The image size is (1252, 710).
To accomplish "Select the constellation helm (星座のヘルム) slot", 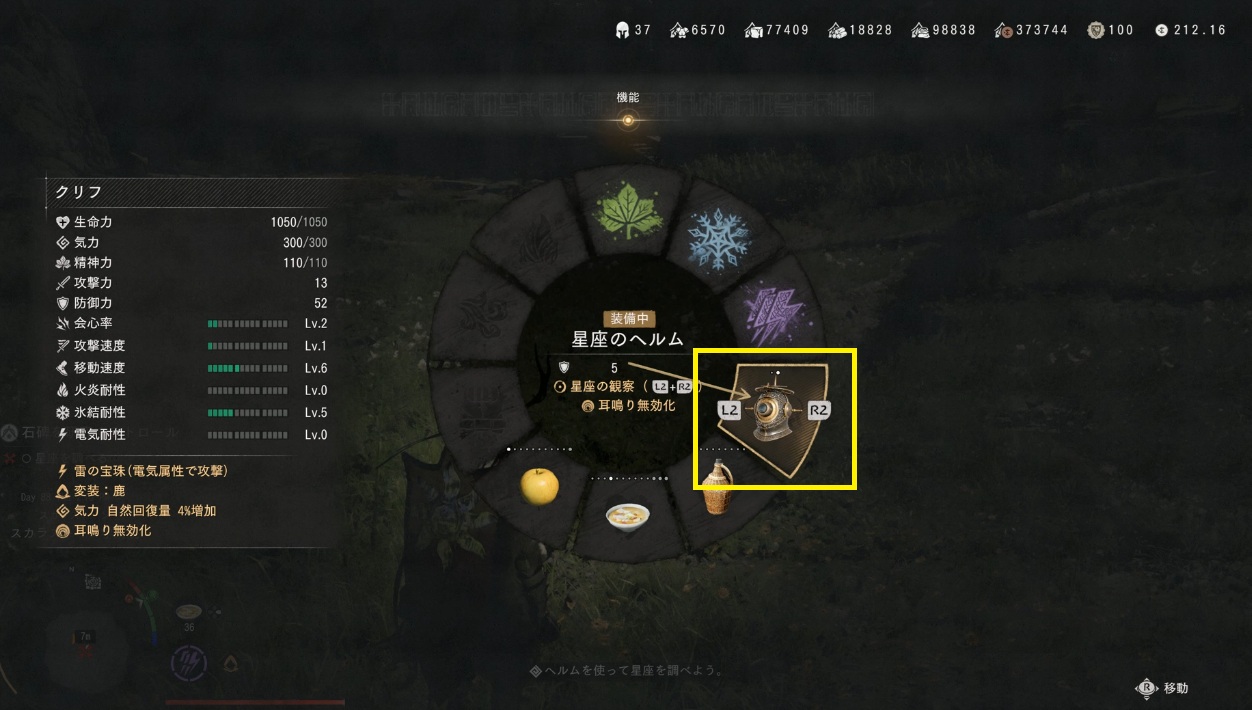I will [774, 411].
